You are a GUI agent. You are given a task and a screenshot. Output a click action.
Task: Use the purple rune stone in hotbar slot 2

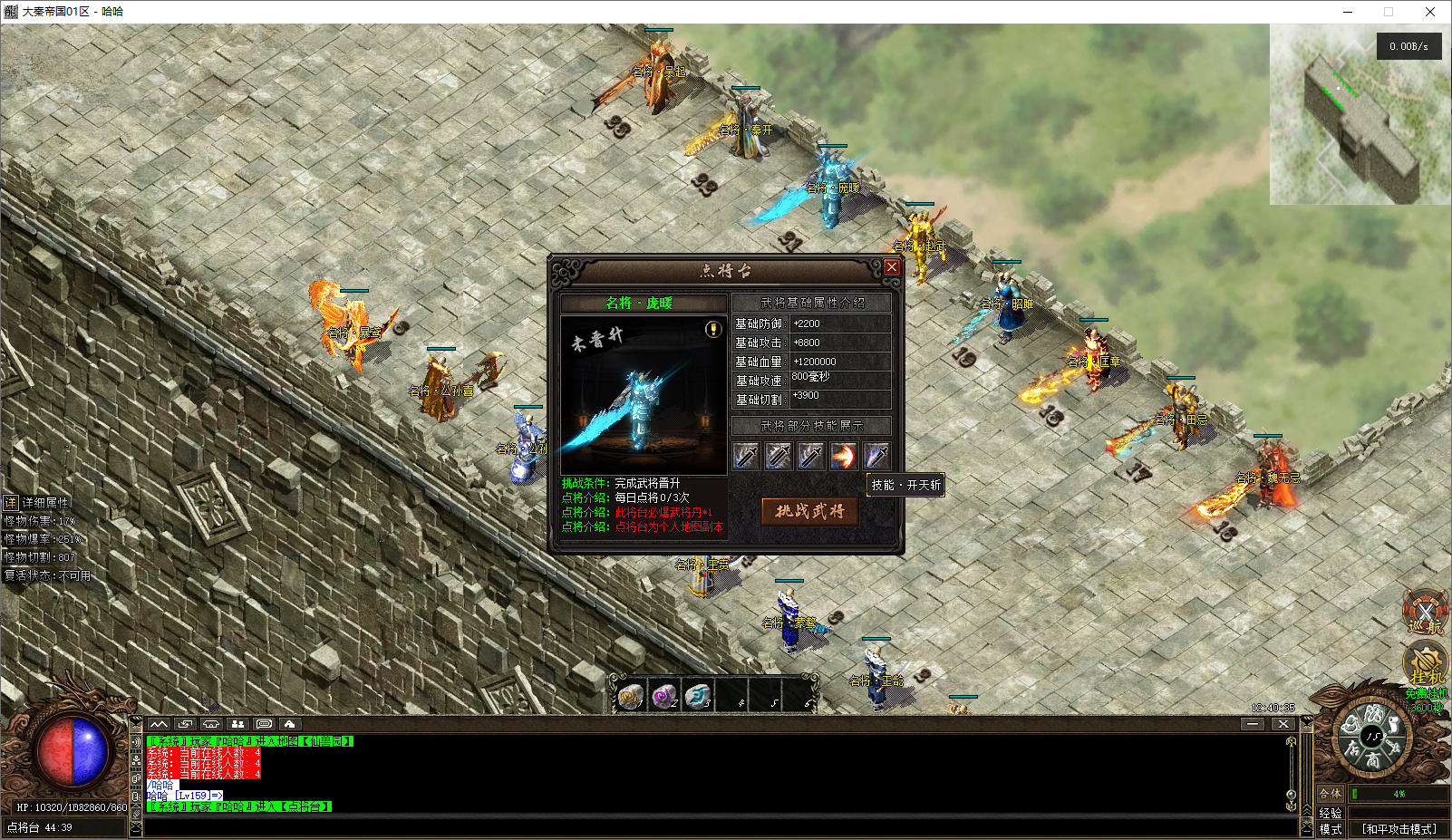point(664,696)
